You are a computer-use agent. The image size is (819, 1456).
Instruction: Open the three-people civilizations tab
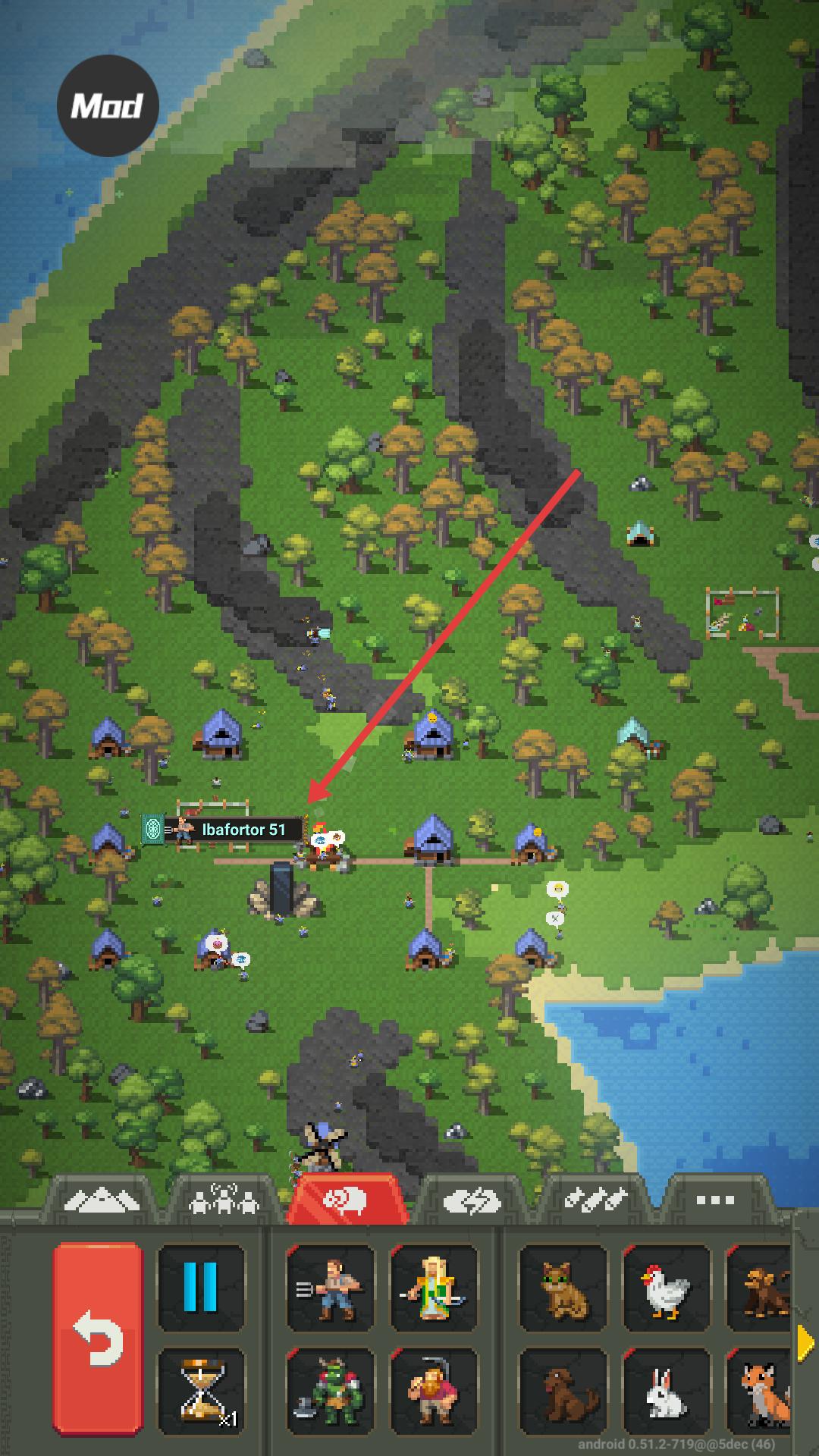click(x=224, y=1200)
